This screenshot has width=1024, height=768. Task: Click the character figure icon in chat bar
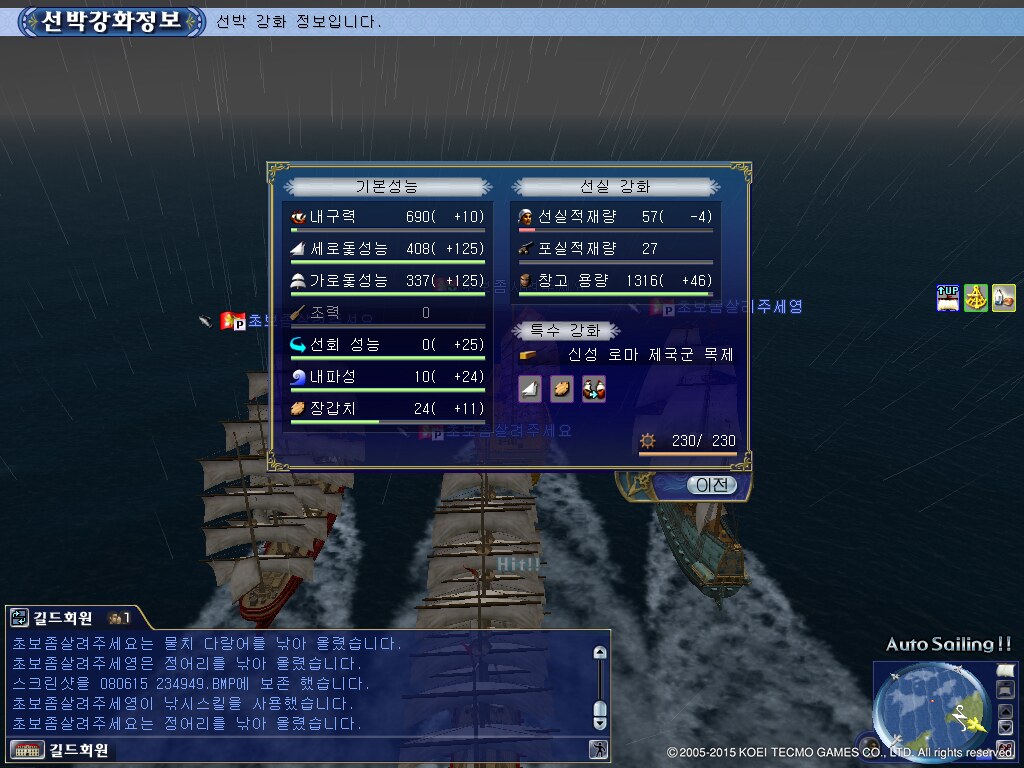(x=598, y=749)
